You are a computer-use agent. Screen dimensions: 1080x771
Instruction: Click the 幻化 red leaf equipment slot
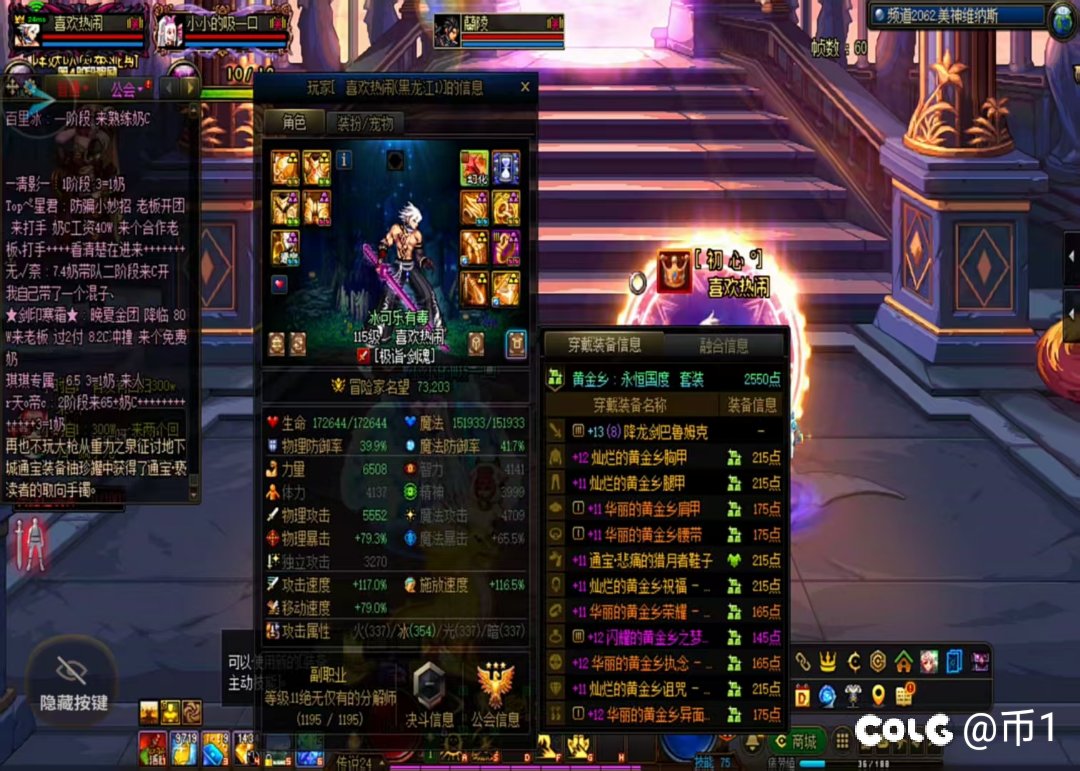coord(474,167)
